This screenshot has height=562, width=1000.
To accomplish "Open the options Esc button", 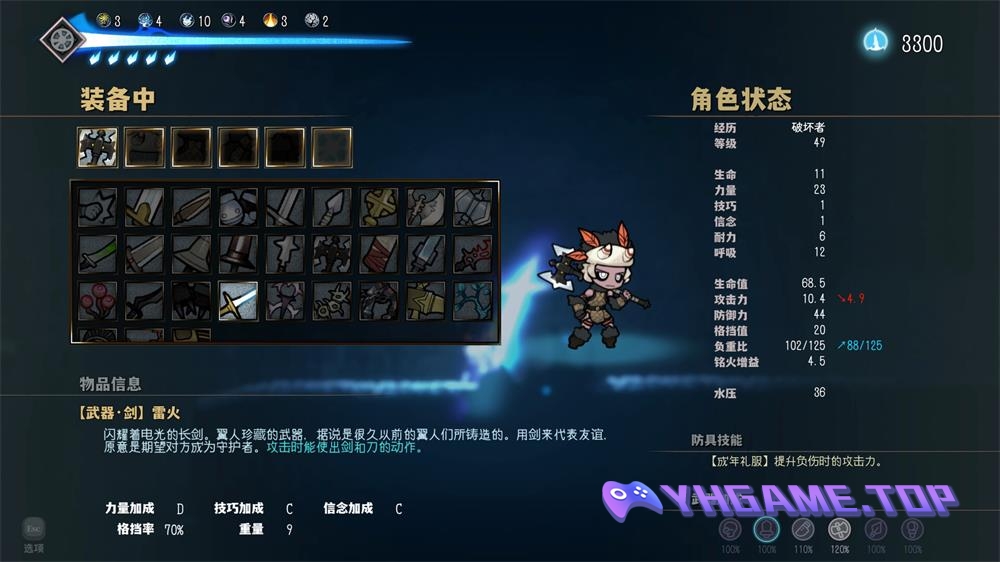I will (x=34, y=530).
